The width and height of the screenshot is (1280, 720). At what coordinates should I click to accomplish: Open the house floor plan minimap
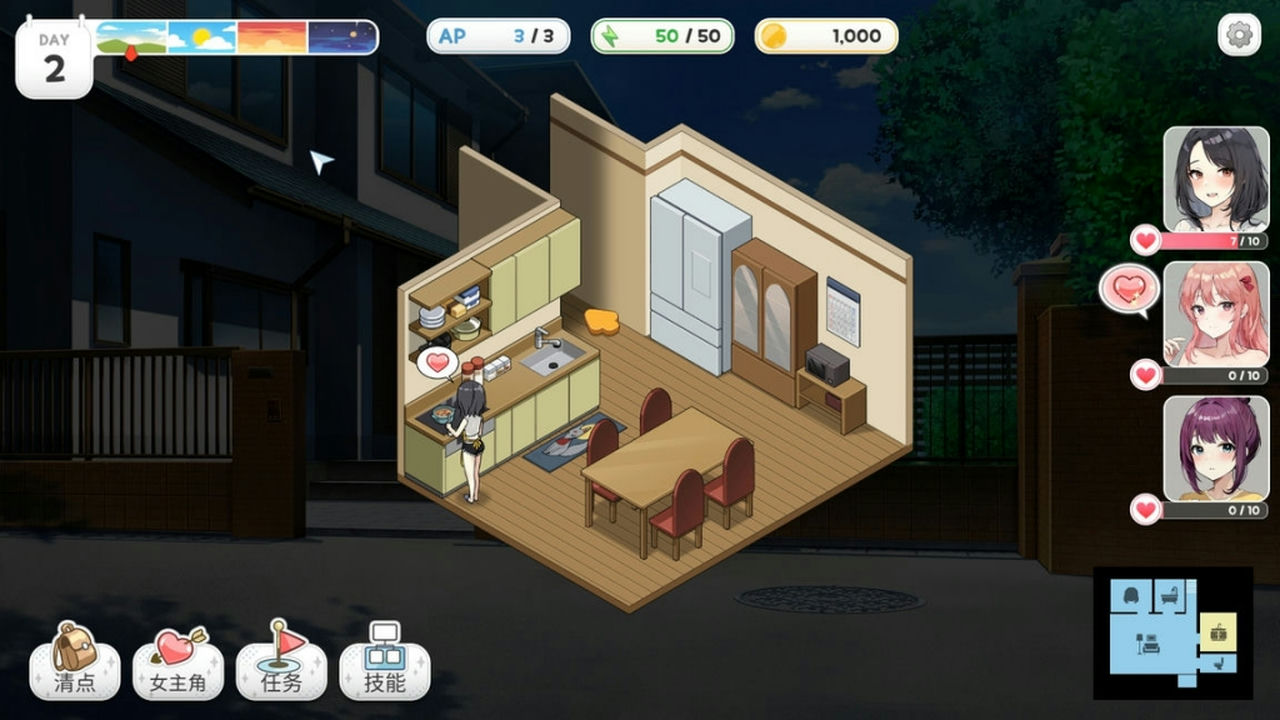pos(1172,633)
